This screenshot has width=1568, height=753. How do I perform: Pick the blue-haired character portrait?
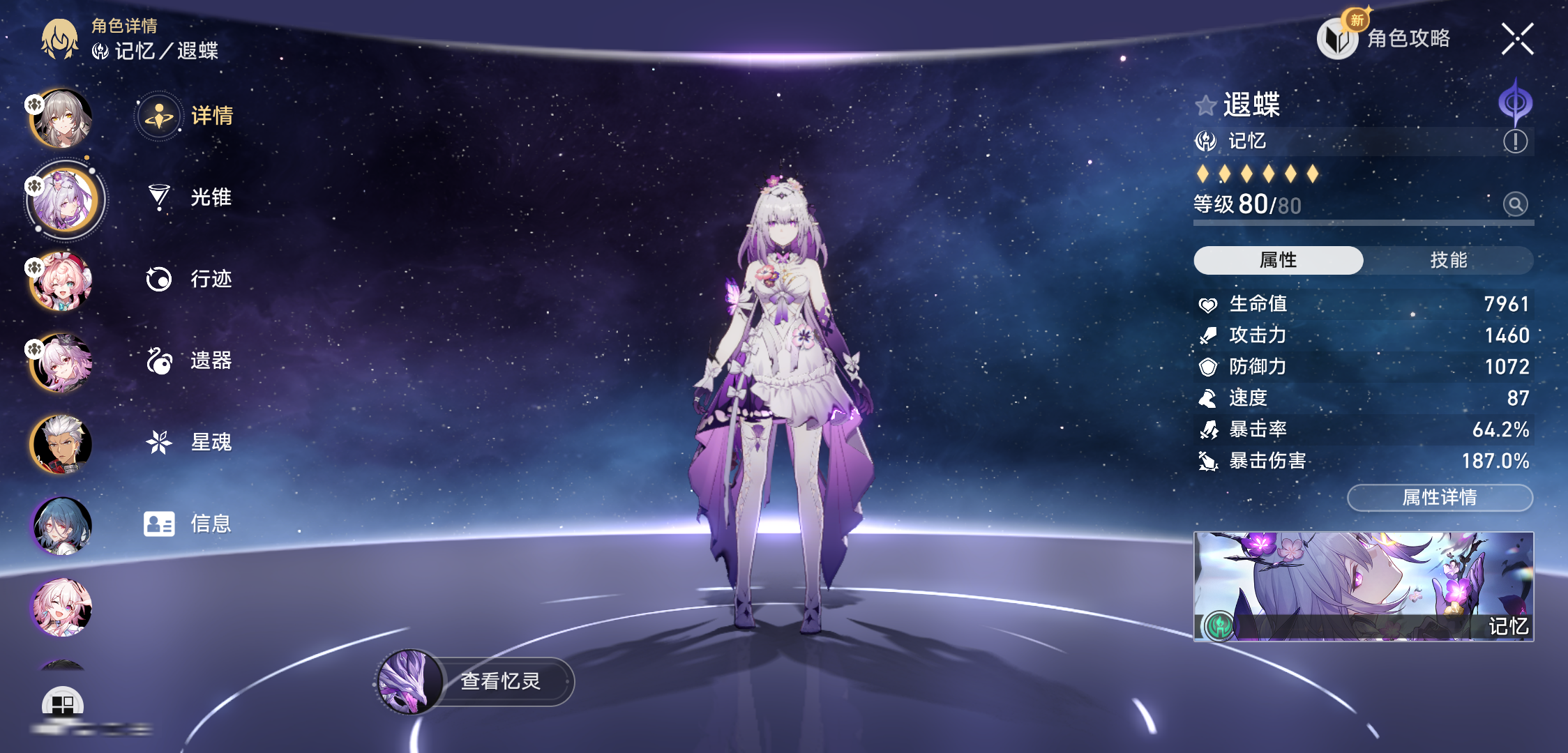tap(61, 525)
